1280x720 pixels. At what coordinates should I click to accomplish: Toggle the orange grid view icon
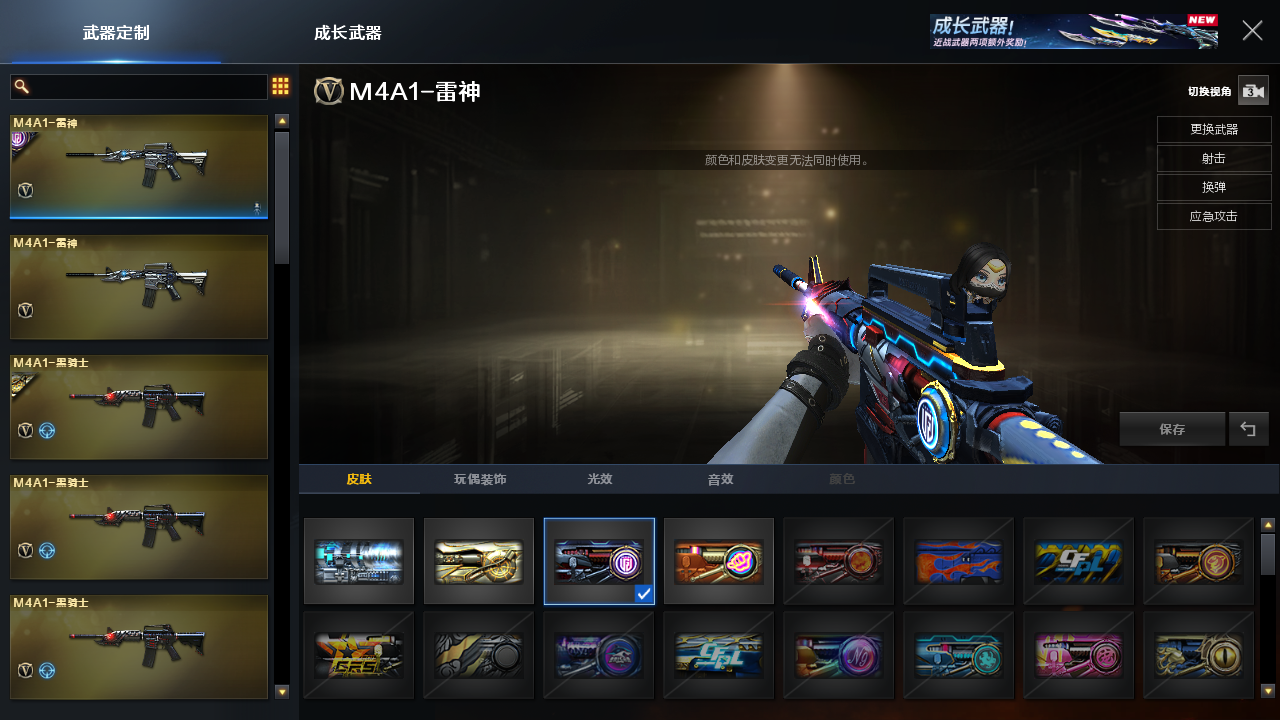[281, 87]
